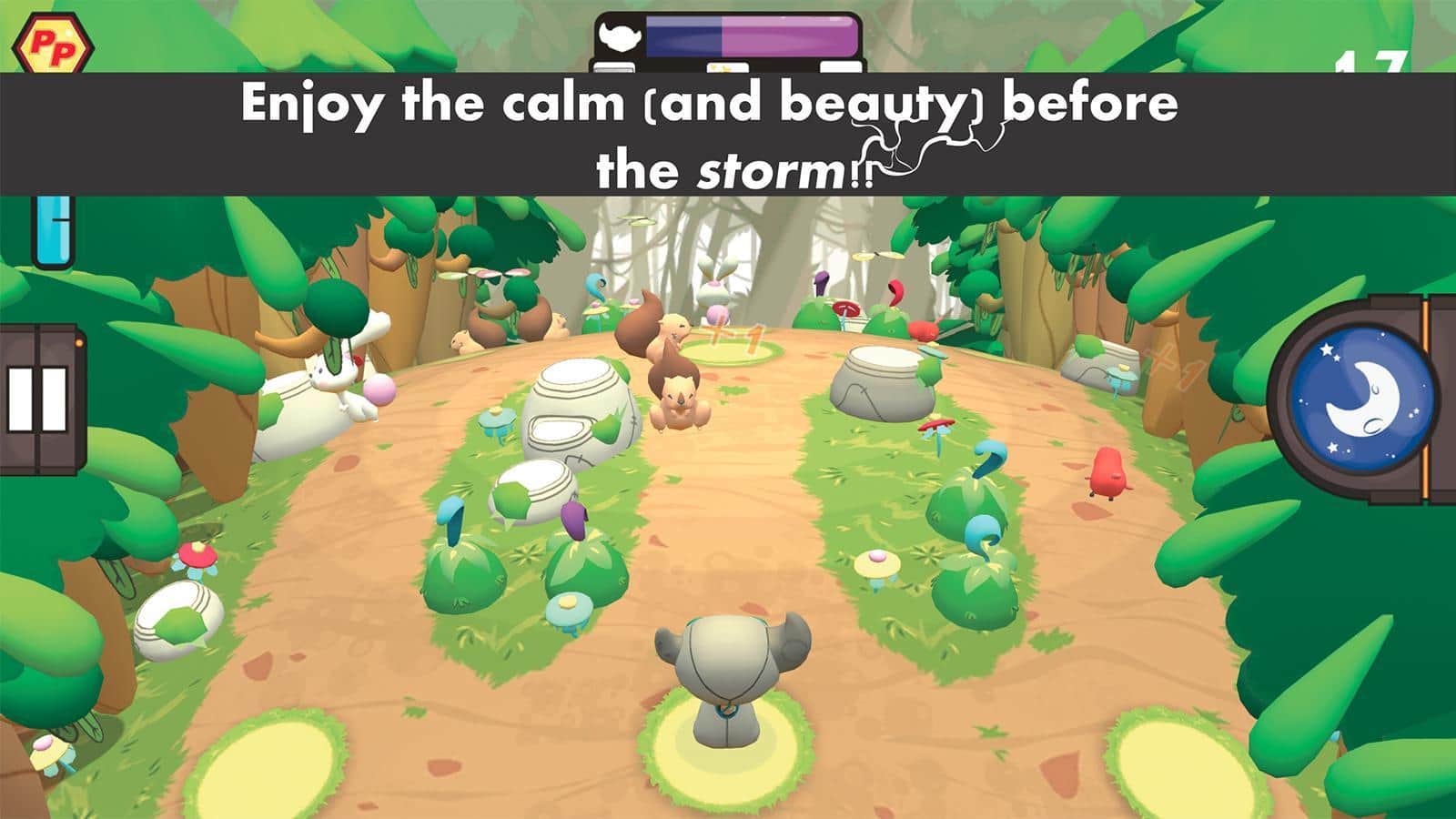Select the character portrait on the progress bar
1456x819 pixels.
tap(619, 36)
